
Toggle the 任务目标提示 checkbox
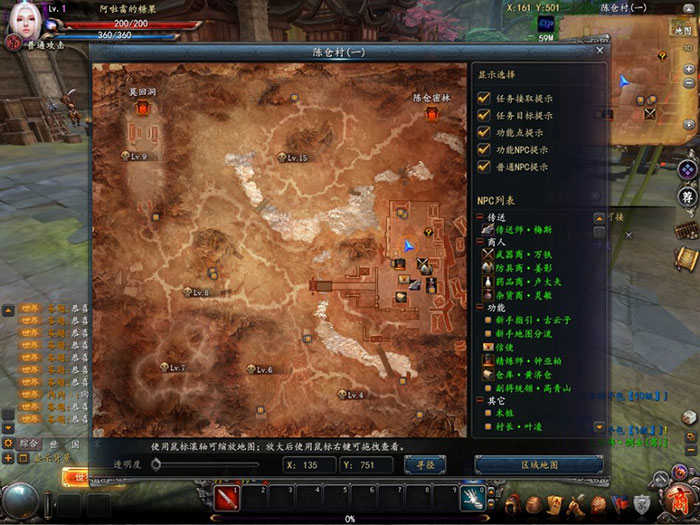click(x=484, y=116)
